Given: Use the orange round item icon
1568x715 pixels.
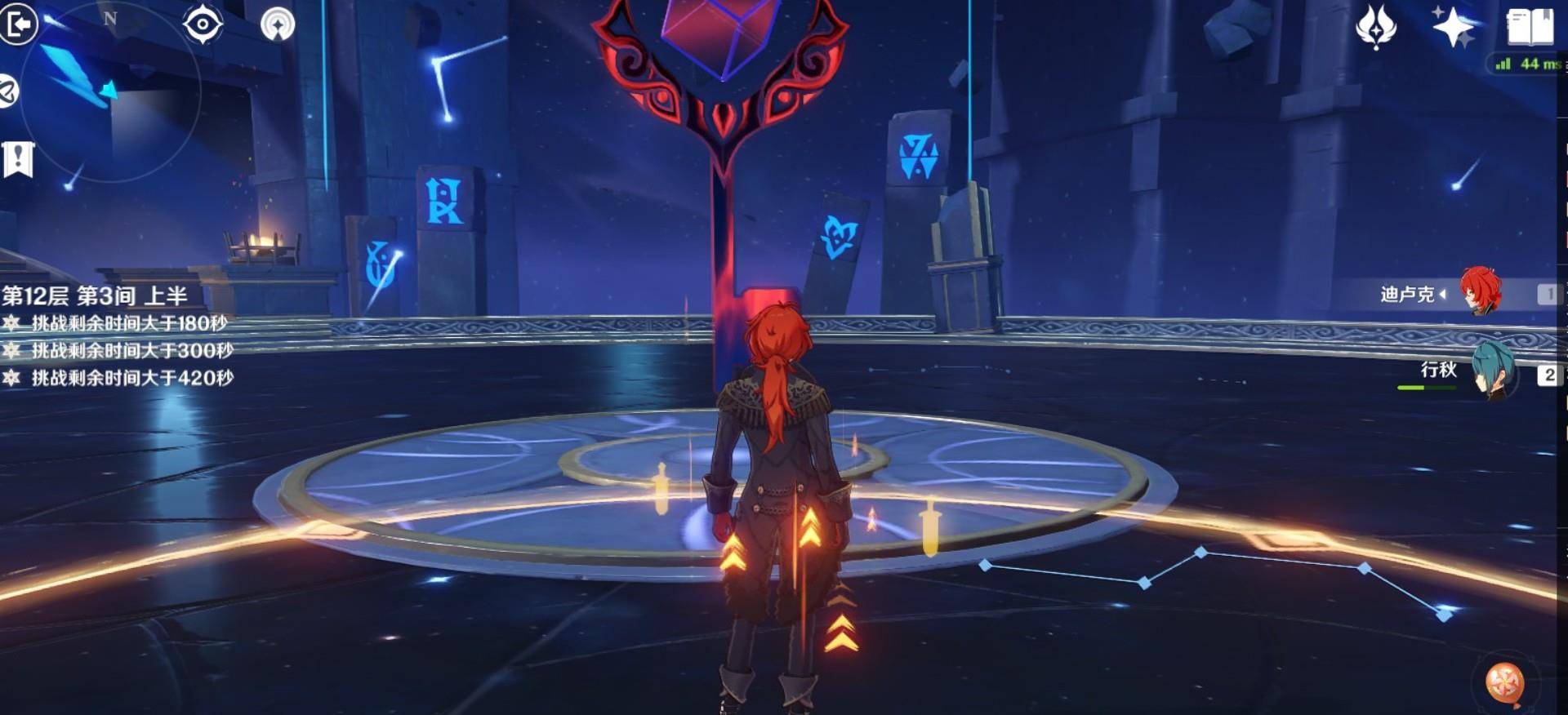Looking at the screenshot, I should coord(1504,682).
